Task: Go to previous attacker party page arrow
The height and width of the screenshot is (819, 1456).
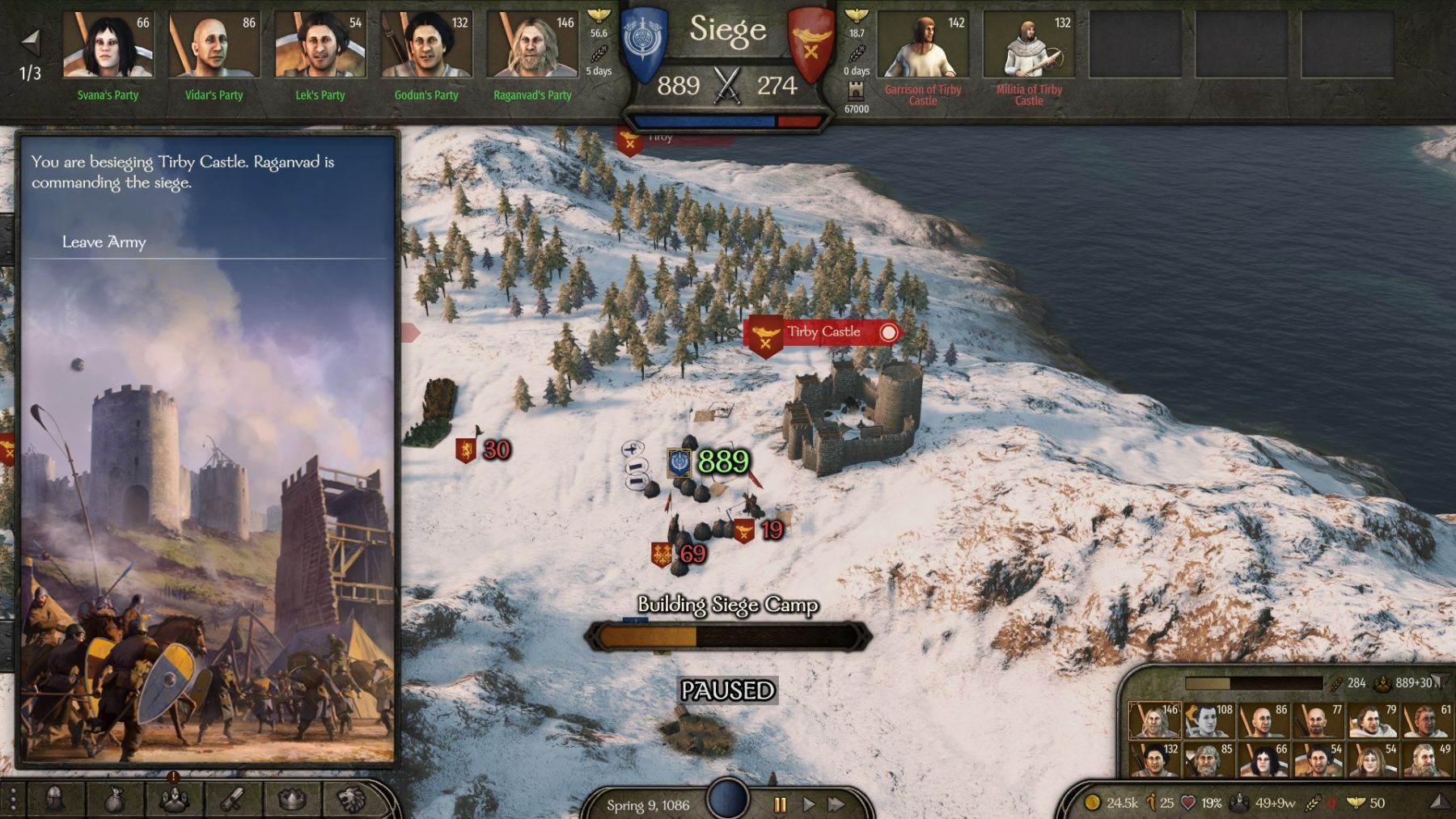Action: pos(31,40)
